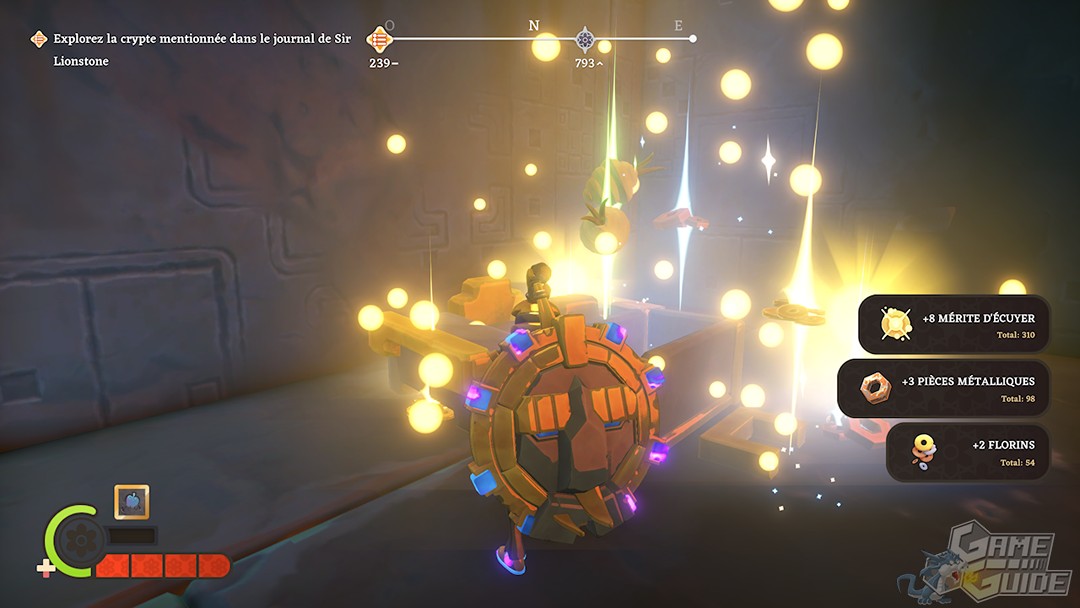Select the blue fruit item slot
1080x608 pixels.
pos(132,502)
